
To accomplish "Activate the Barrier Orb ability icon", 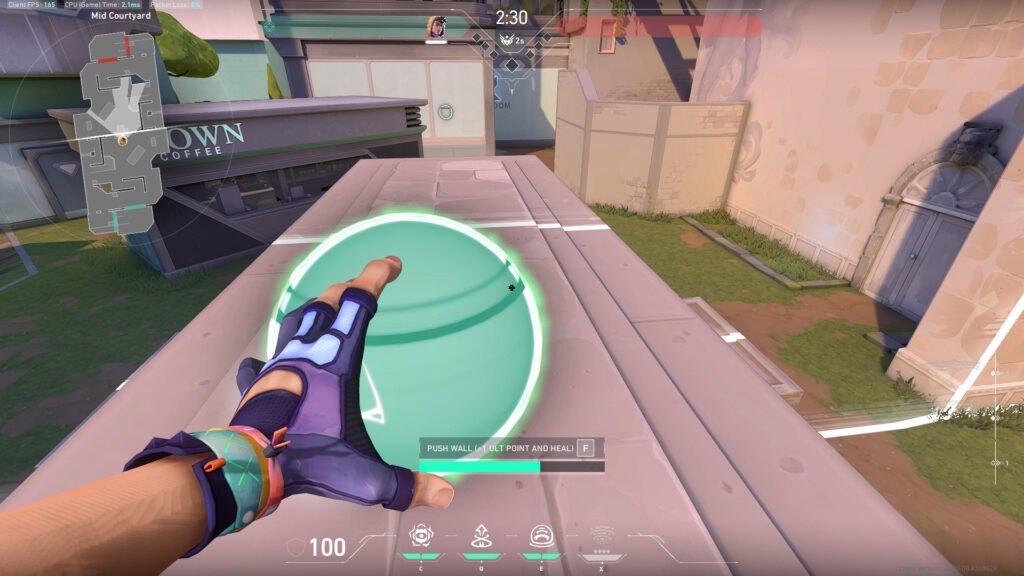I will pyautogui.click(x=420, y=535).
